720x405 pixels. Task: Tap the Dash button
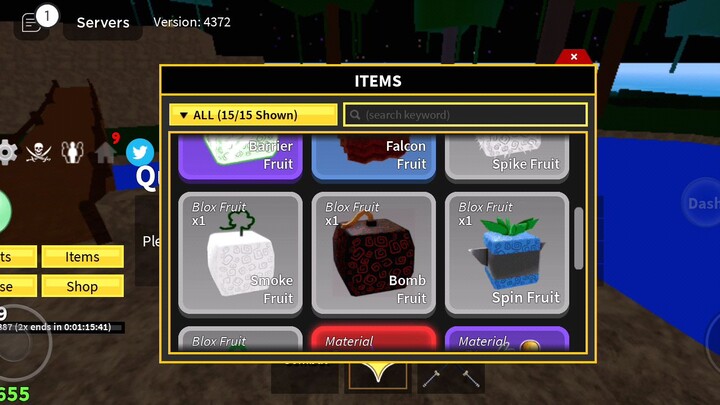click(x=701, y=203)
